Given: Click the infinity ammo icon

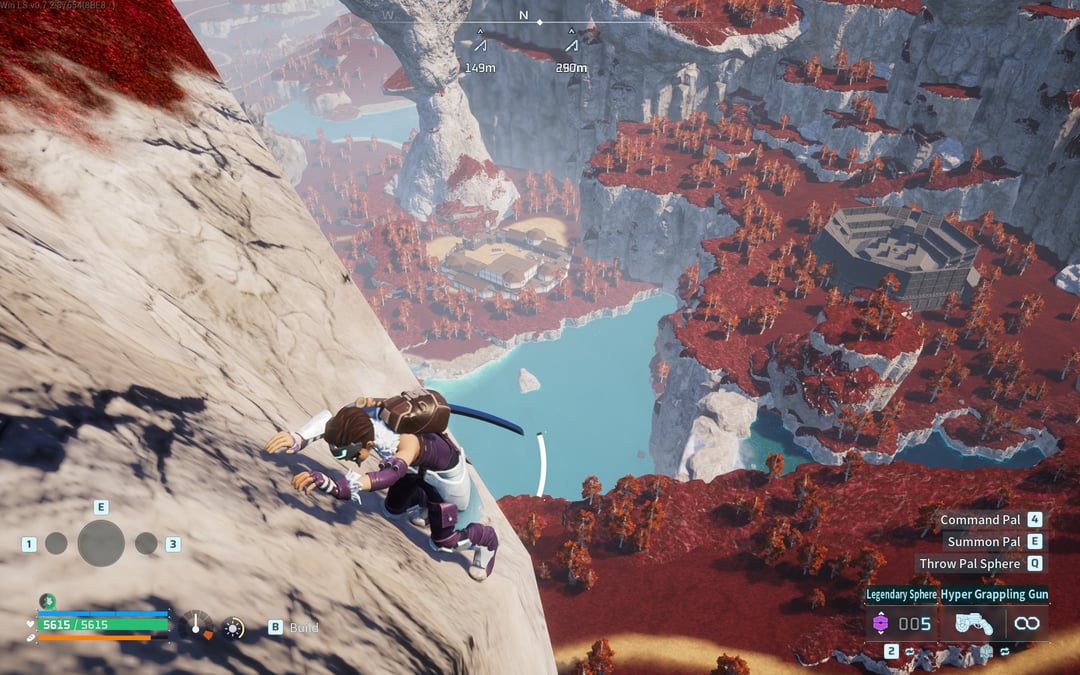Looking at the screenshot, I should click(1026, 624).
